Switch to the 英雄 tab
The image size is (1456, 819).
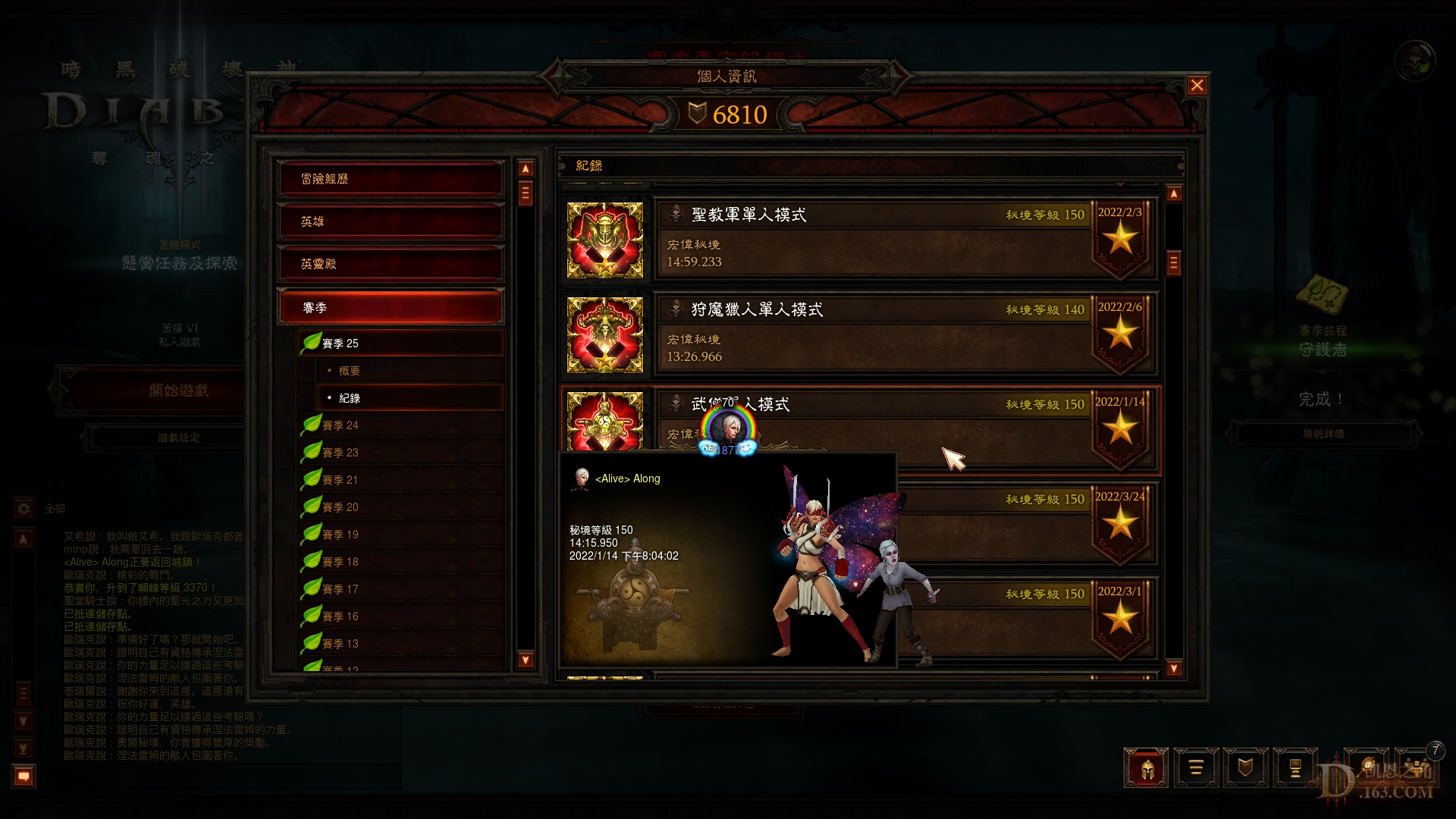click(x=390, y=221)
